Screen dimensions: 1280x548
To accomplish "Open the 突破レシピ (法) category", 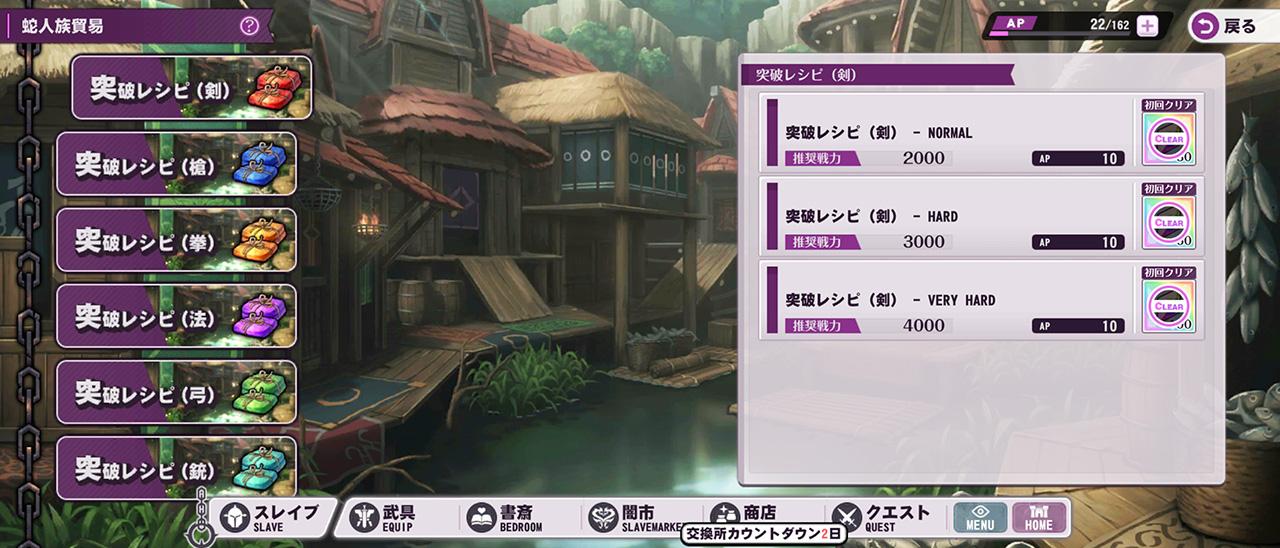I will pos(176,316).
